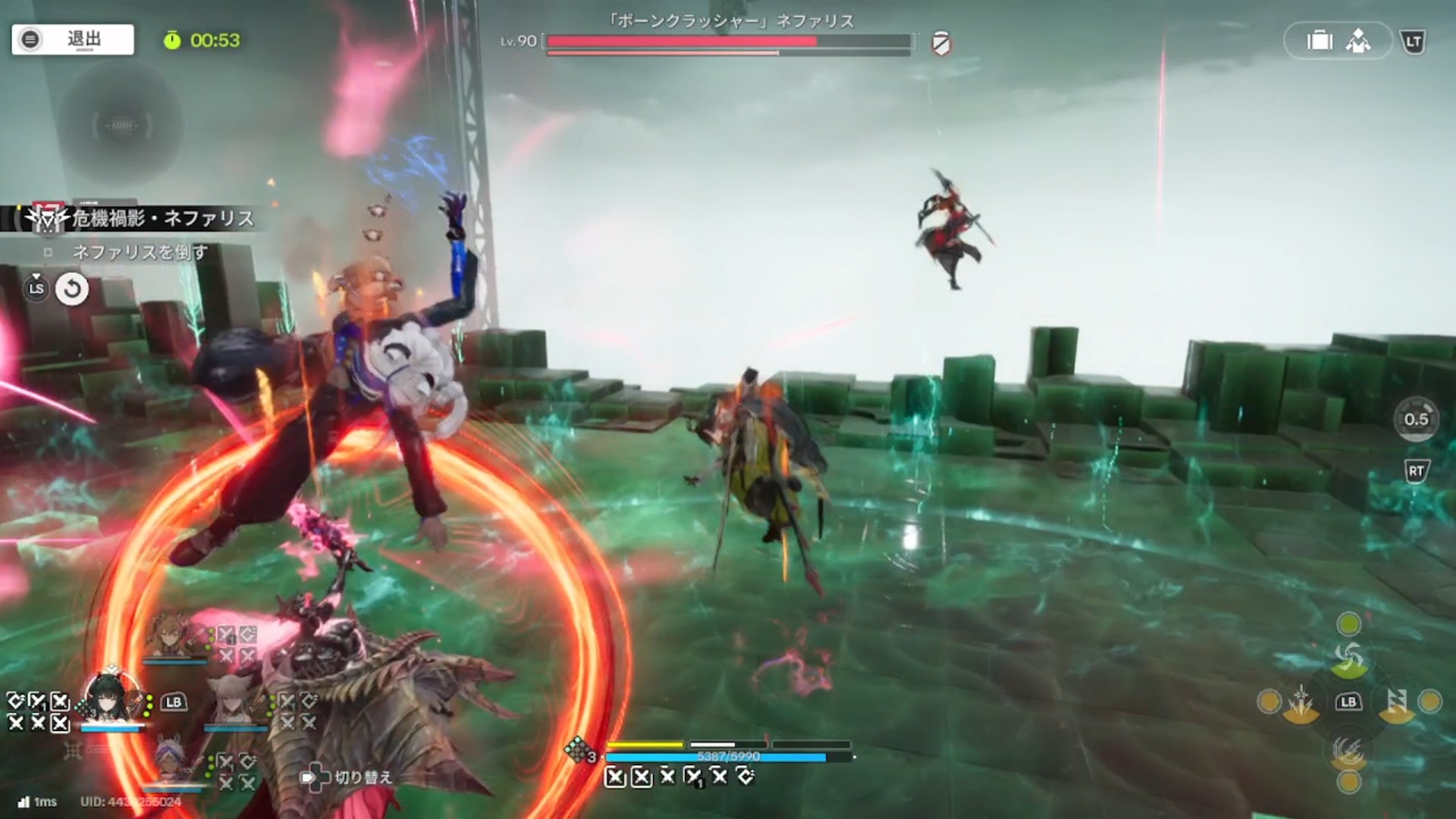Click the boss shield status icon

941,43
